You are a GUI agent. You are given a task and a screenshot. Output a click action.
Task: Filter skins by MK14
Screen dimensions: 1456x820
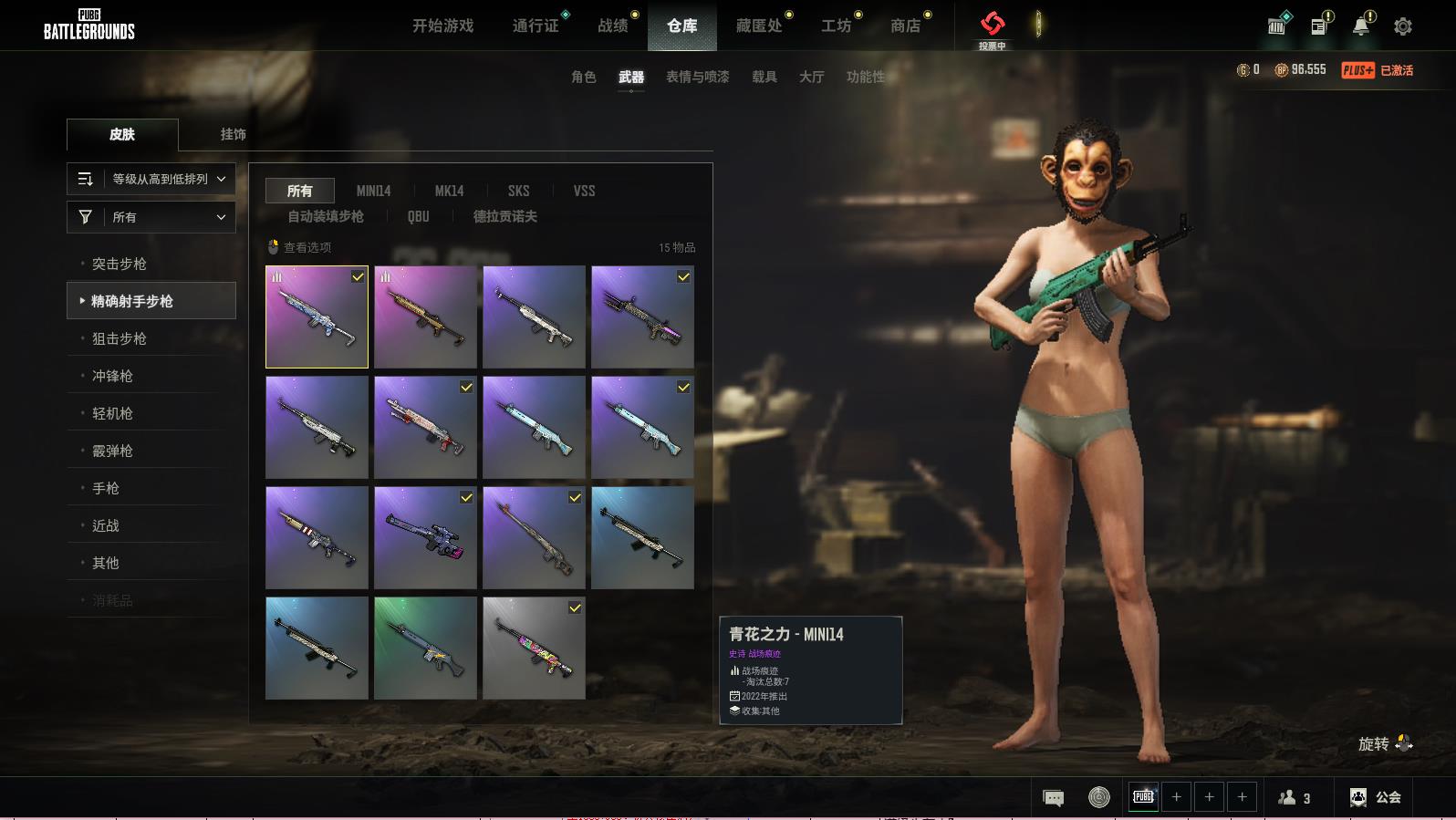click(449, 191)
